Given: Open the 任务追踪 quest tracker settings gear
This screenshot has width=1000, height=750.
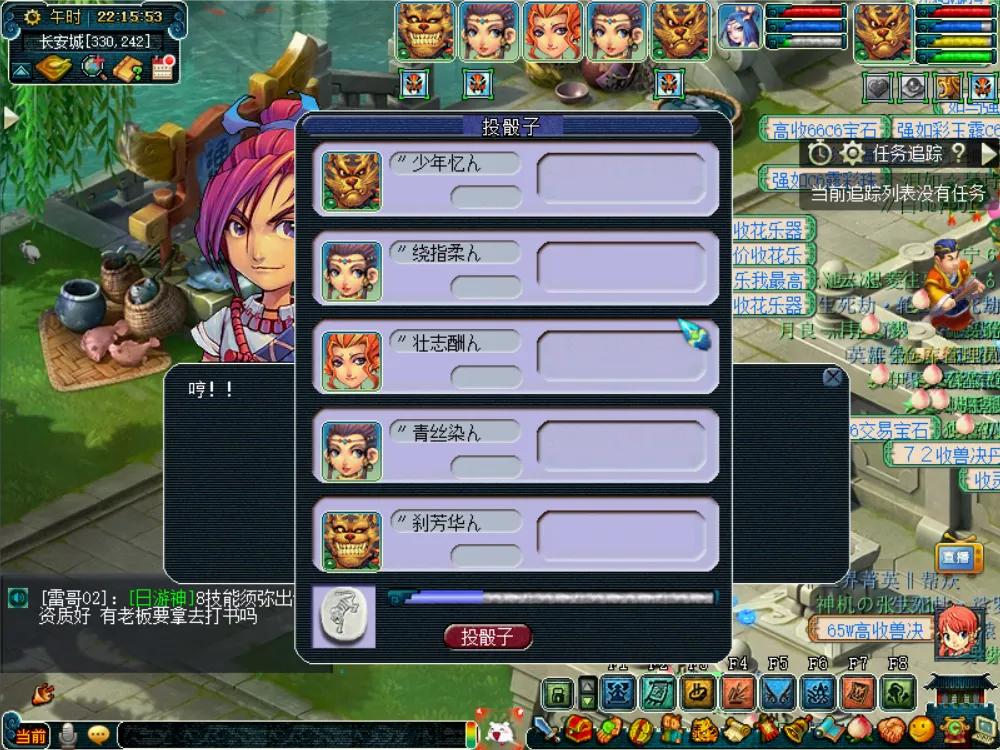Looking at the screenshot, I should click(x=851, y=153).
